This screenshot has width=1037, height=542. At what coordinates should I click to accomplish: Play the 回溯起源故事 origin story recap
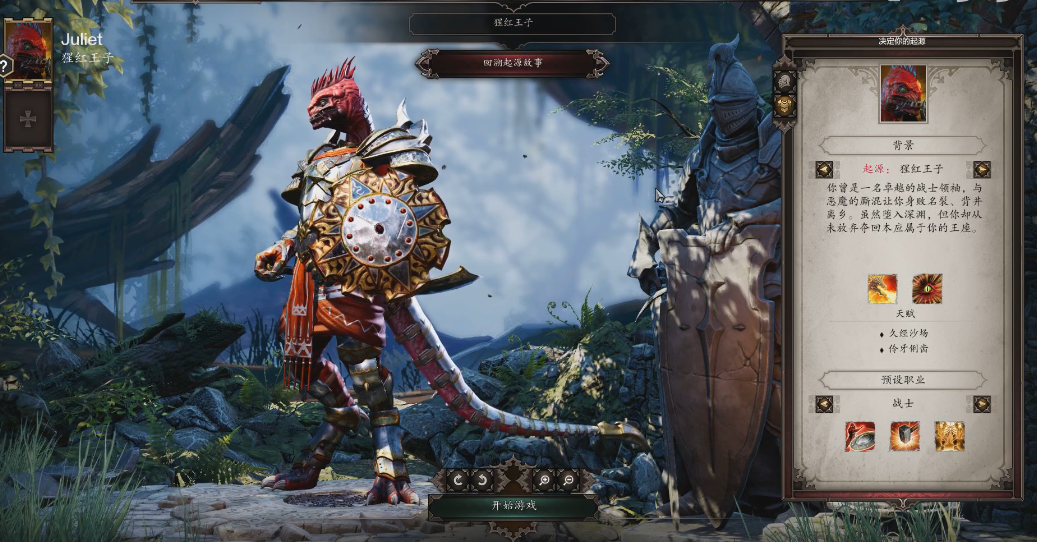512,64
